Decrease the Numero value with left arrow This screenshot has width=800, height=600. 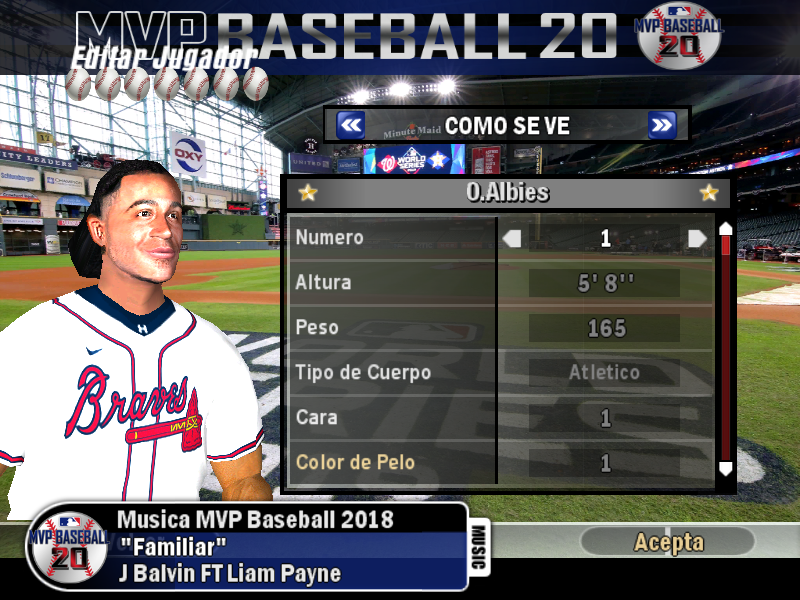[512, 238]
